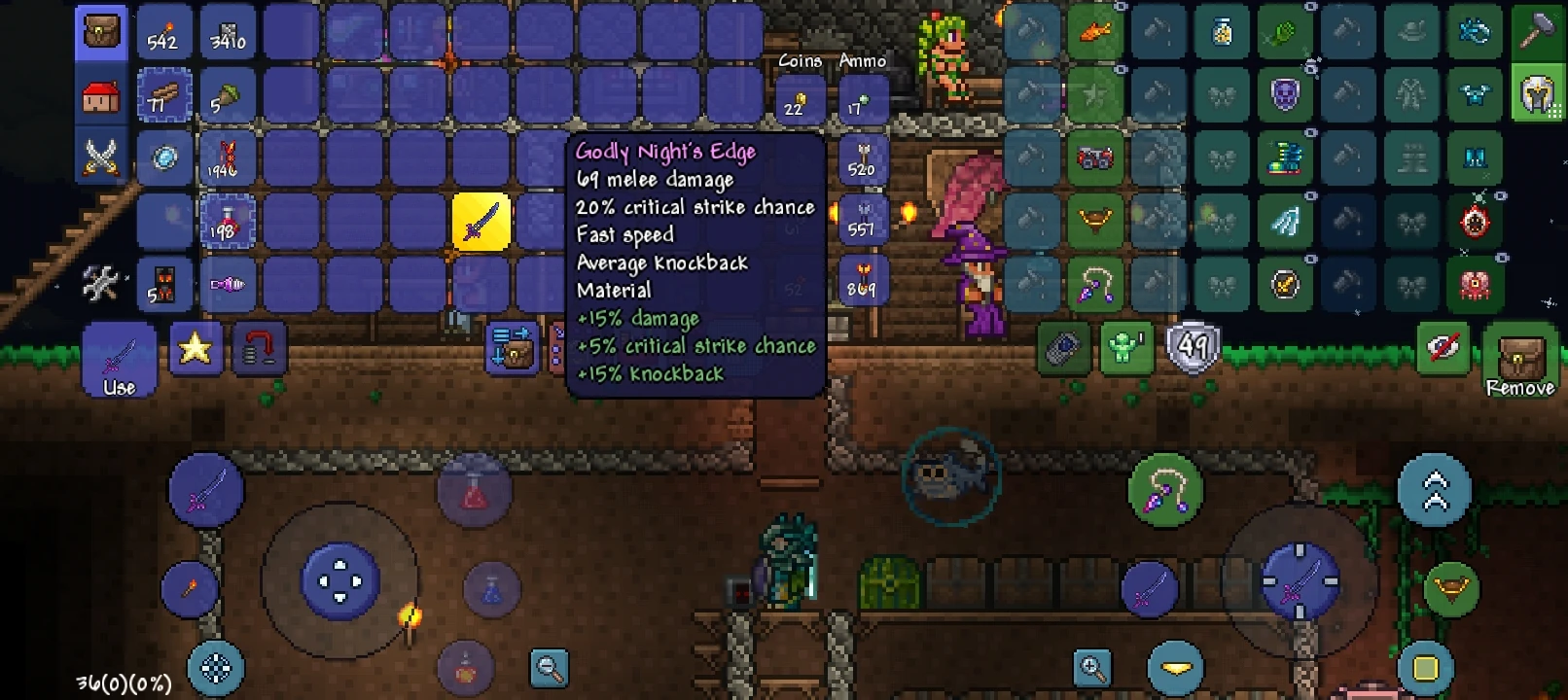Screen dimensions: 1568x700
Task: Tap the Cell Phone accessory slot
Action: 1062,347
